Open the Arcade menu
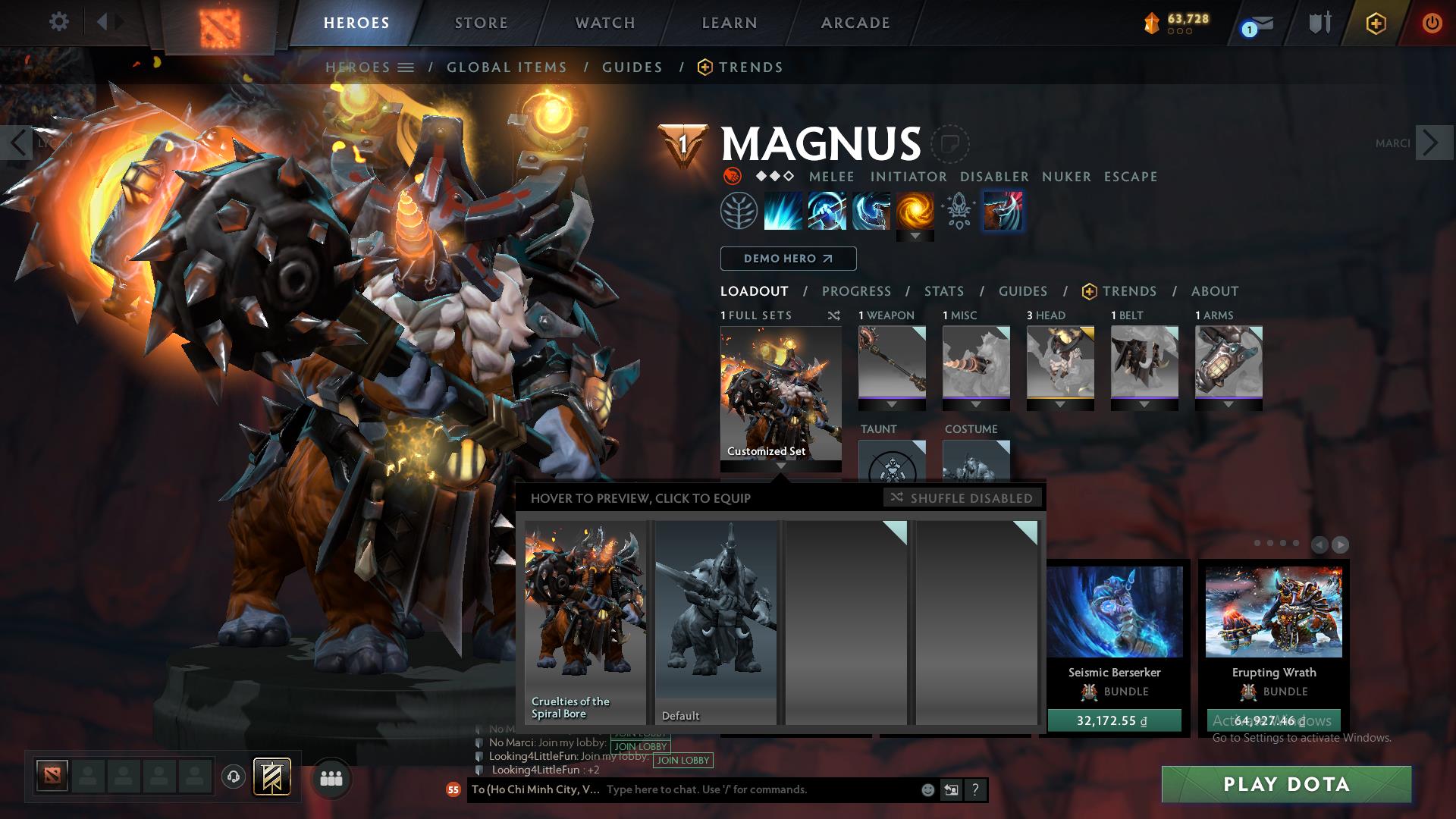This screenshot has height=819, width=1456. [855, 23]
